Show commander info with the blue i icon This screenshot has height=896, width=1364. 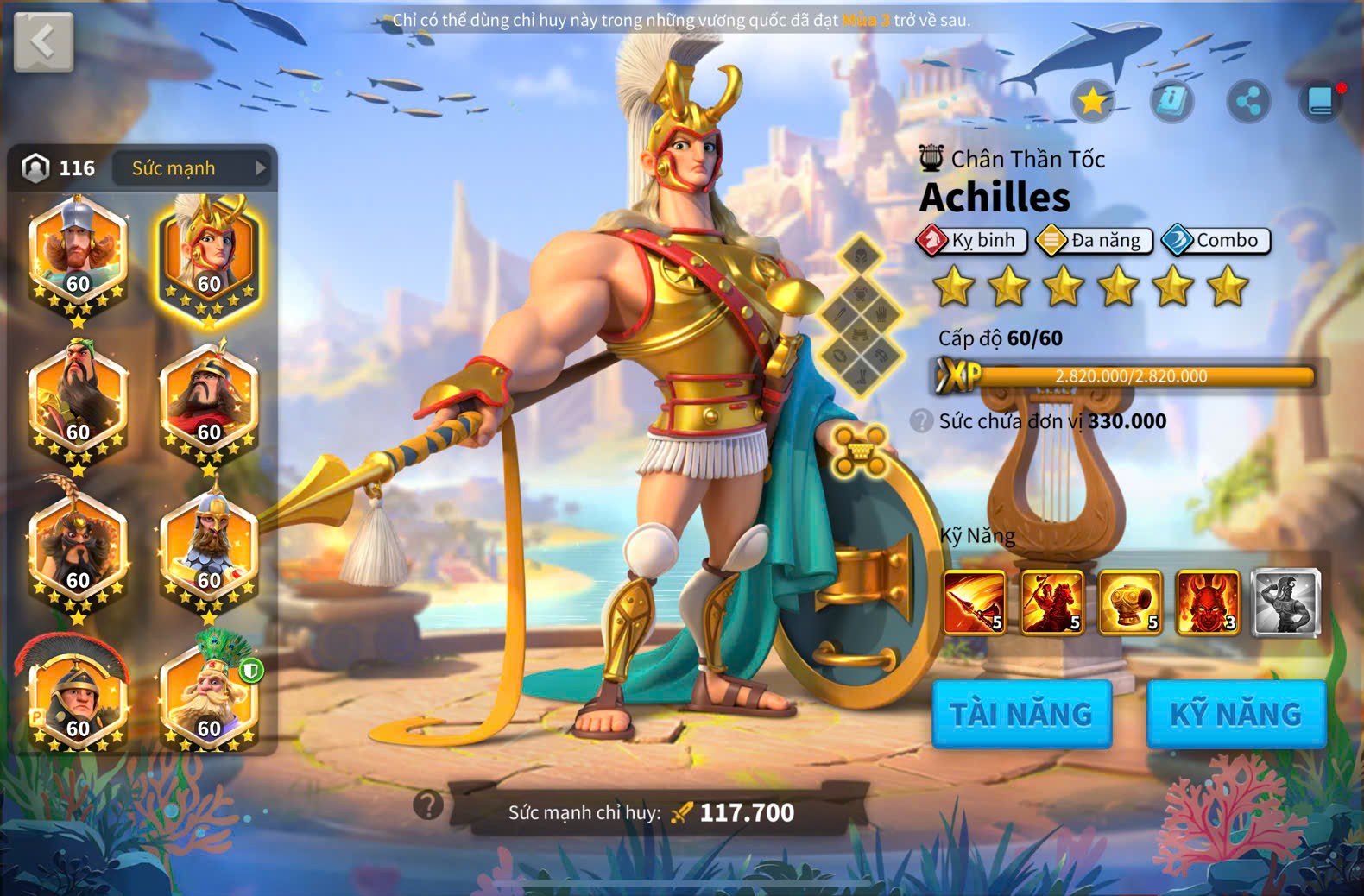pyautogui.click(x=1171, y=102)
